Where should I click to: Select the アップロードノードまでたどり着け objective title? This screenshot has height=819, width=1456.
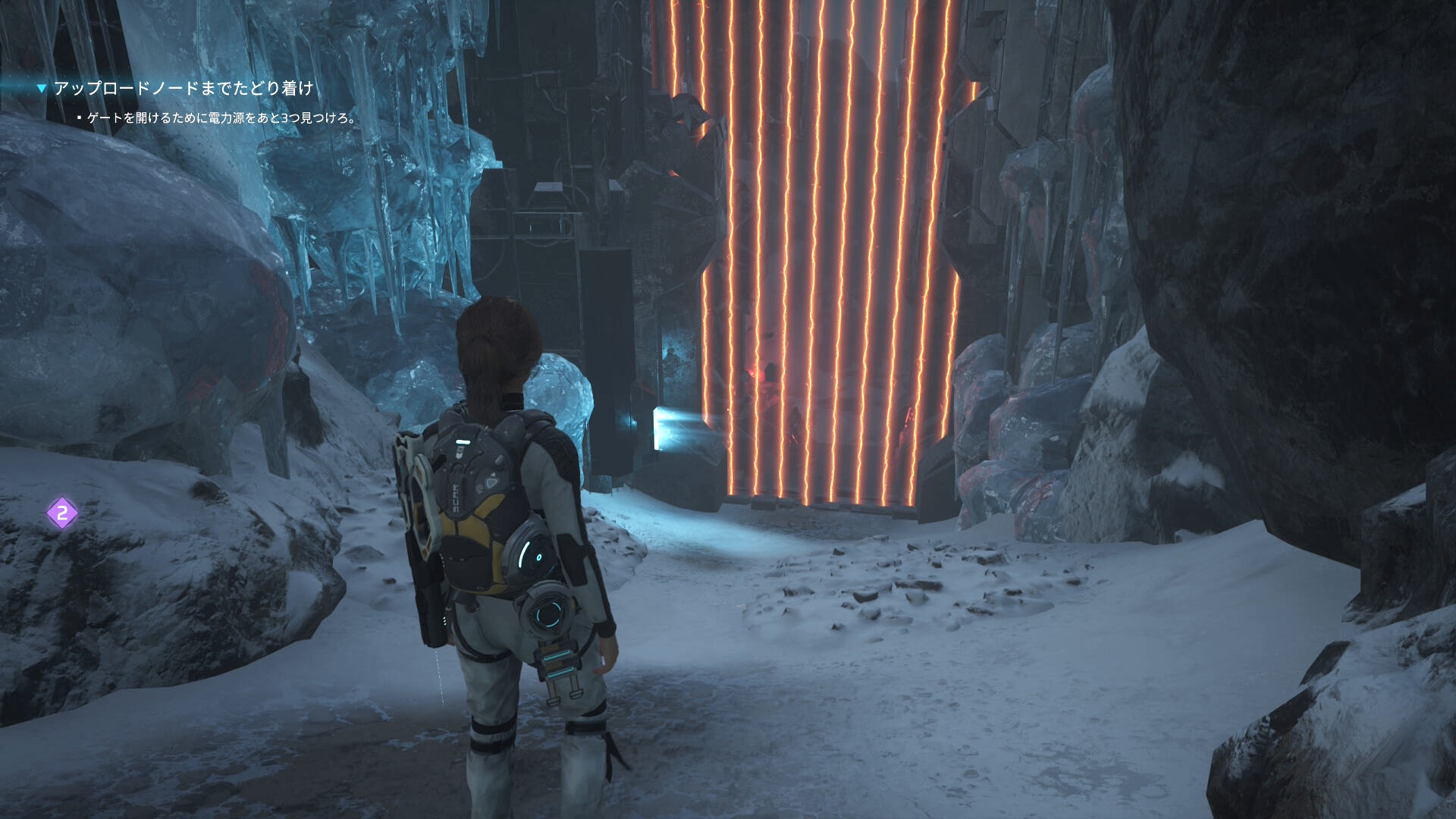pos(184,89)
